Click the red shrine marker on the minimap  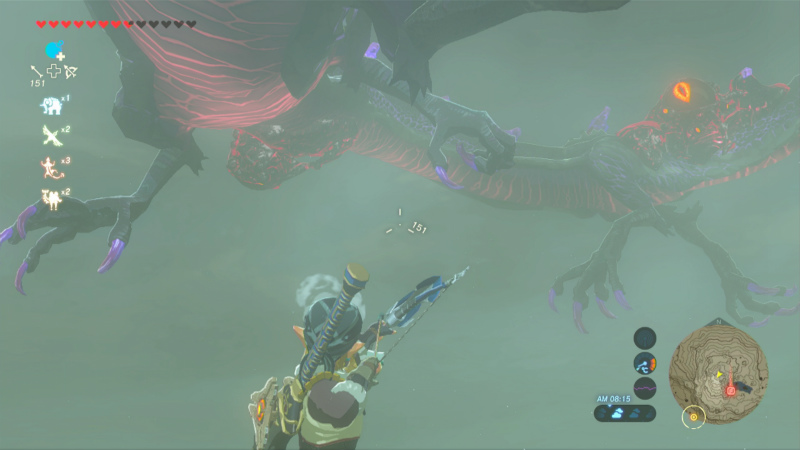tap(731, 388)
